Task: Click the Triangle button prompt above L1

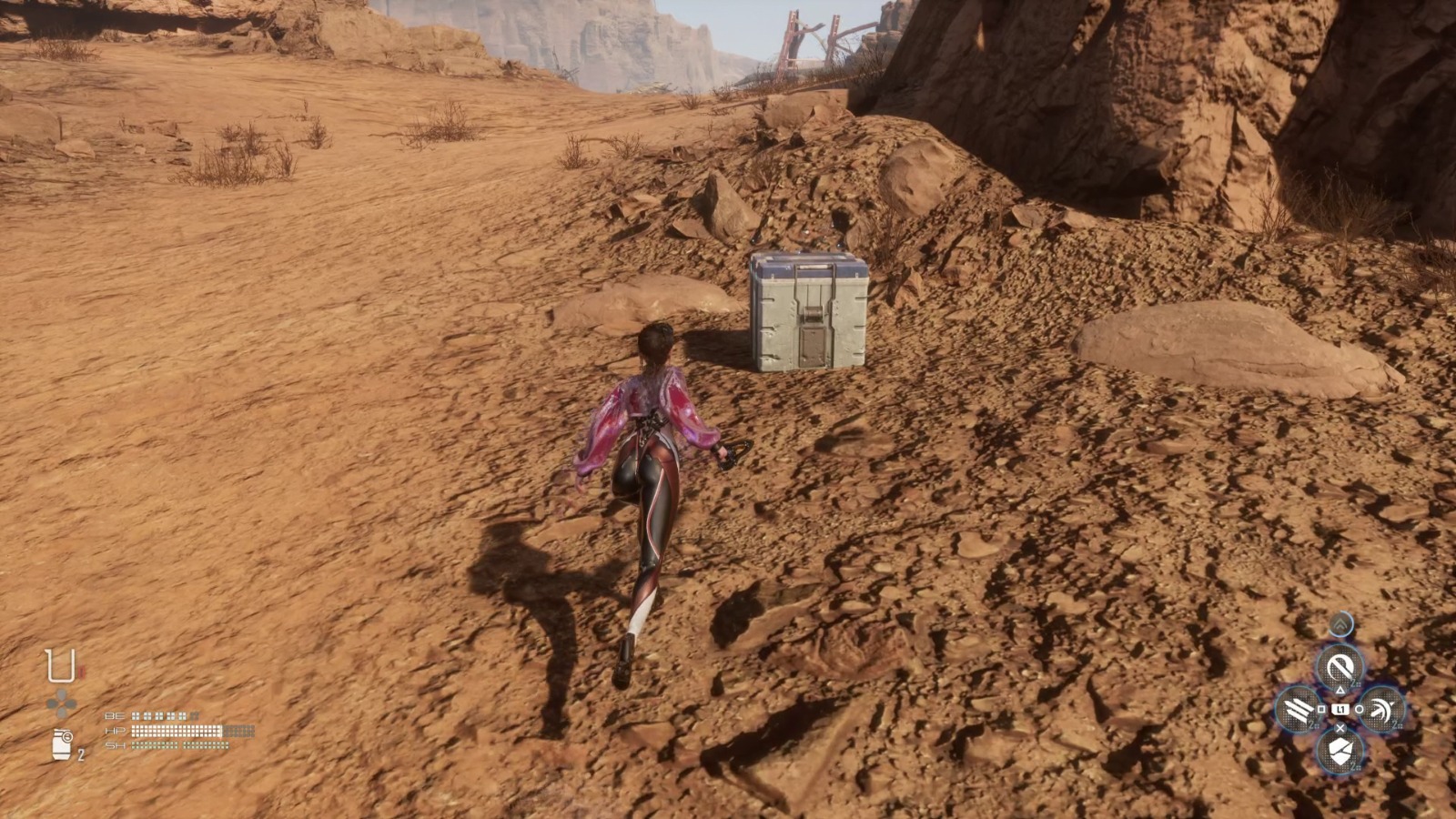Action: click(1340, 690)
